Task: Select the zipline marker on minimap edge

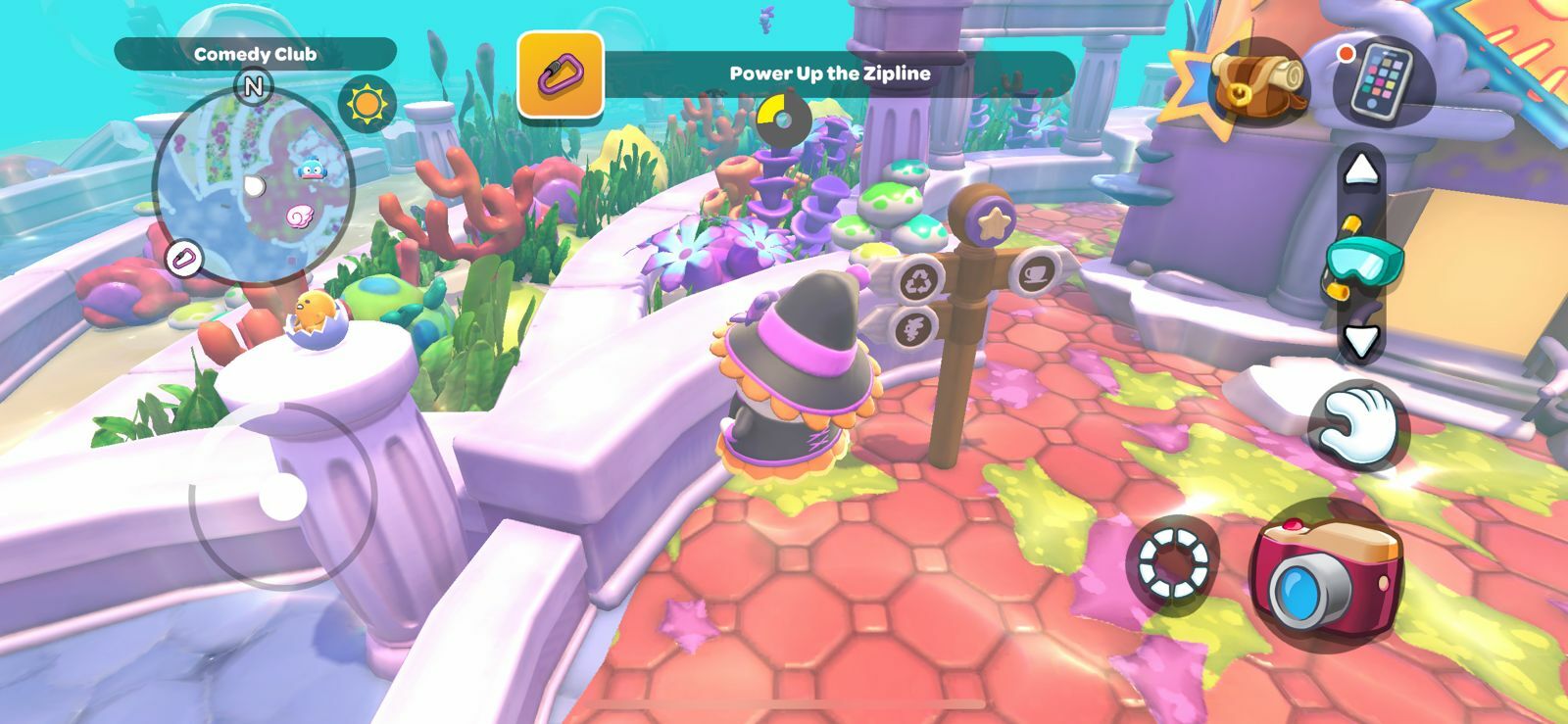Action: [183, 260]
